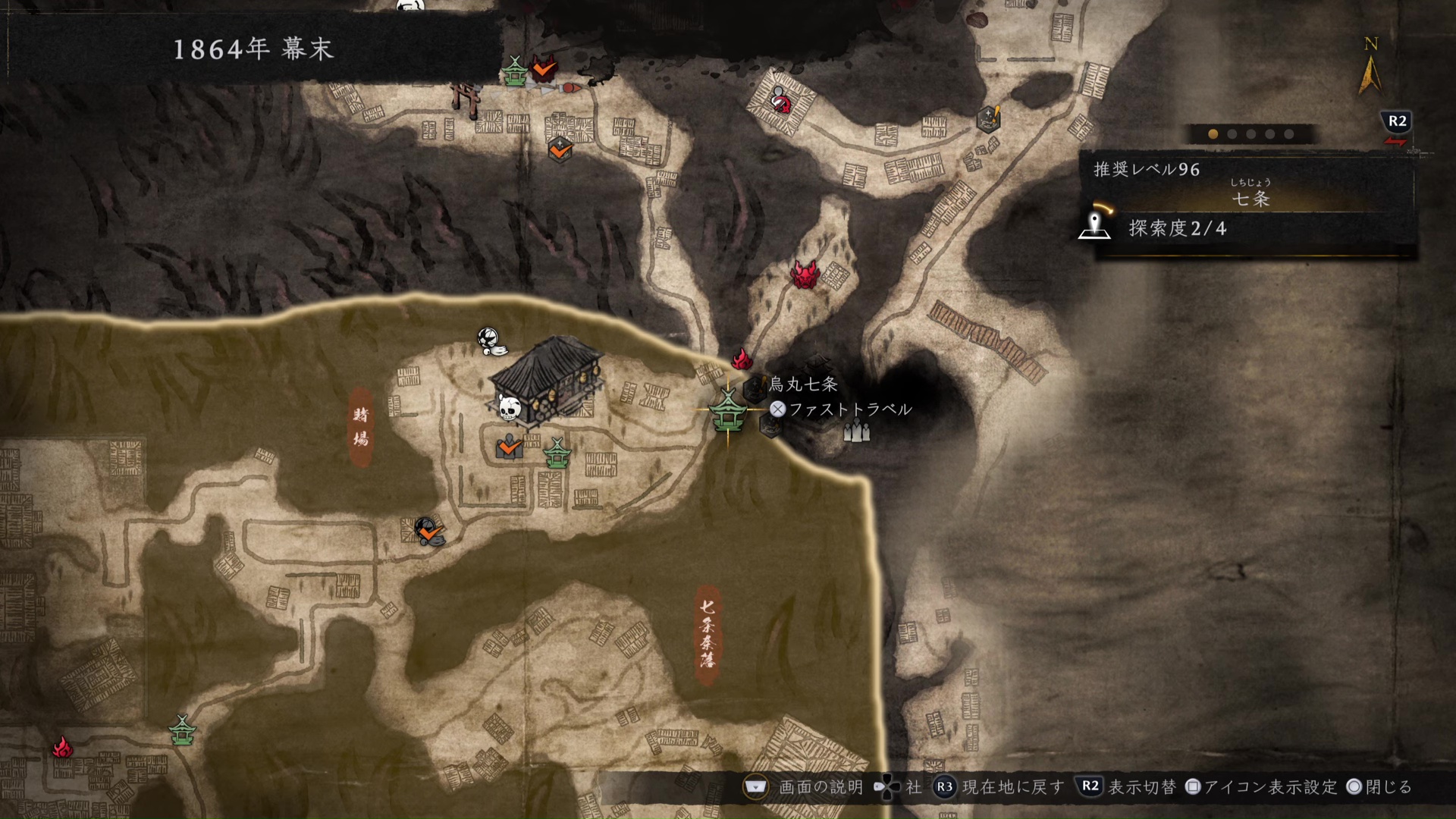The width and height of the screenshot is (1456, 819).
Task: Switch to the next map page with R2
Action: click(x=1395, y=120)
